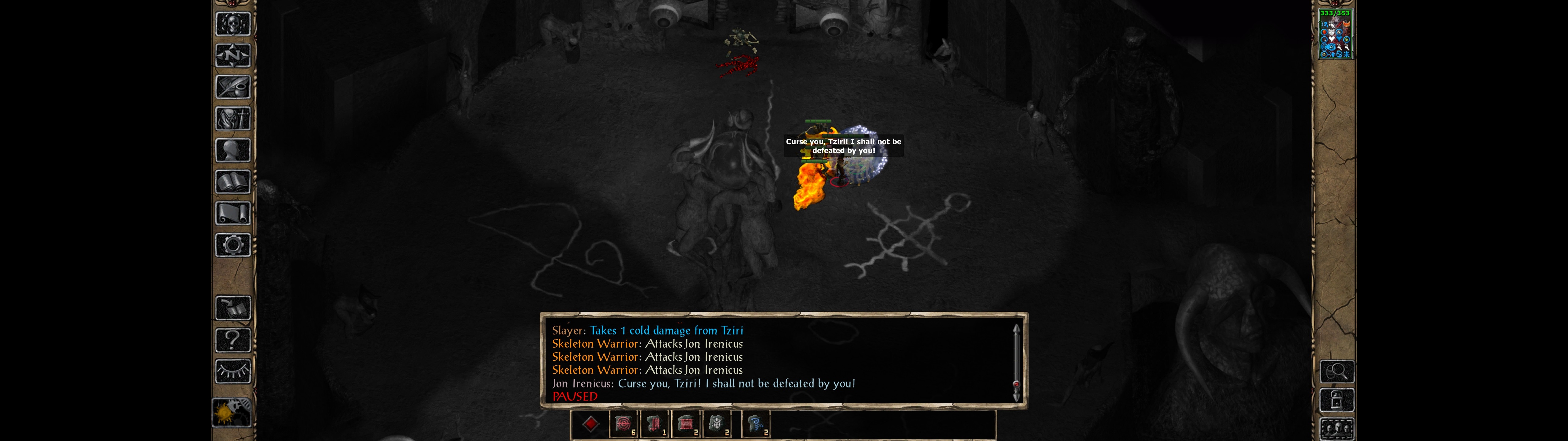The width and height of the screenshot is (1568, 441).
Task: Show the character record head icon
Action: 232,150
